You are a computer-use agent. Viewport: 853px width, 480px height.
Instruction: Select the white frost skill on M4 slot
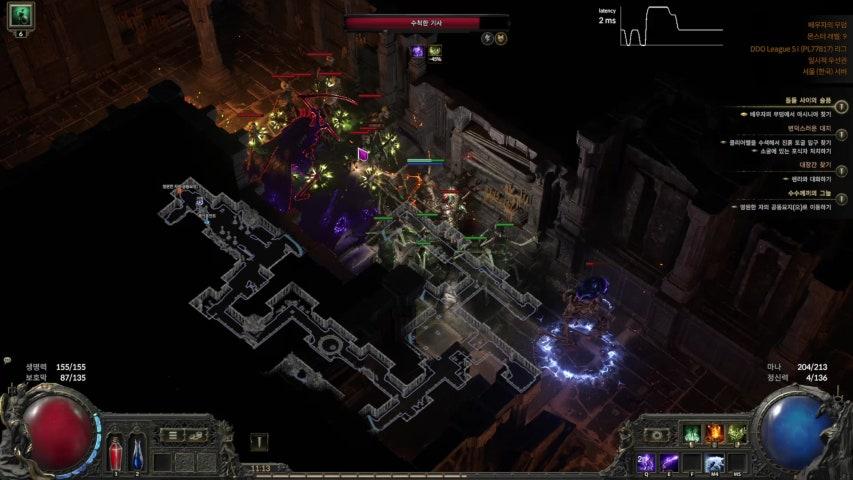[x=714, y=461]
